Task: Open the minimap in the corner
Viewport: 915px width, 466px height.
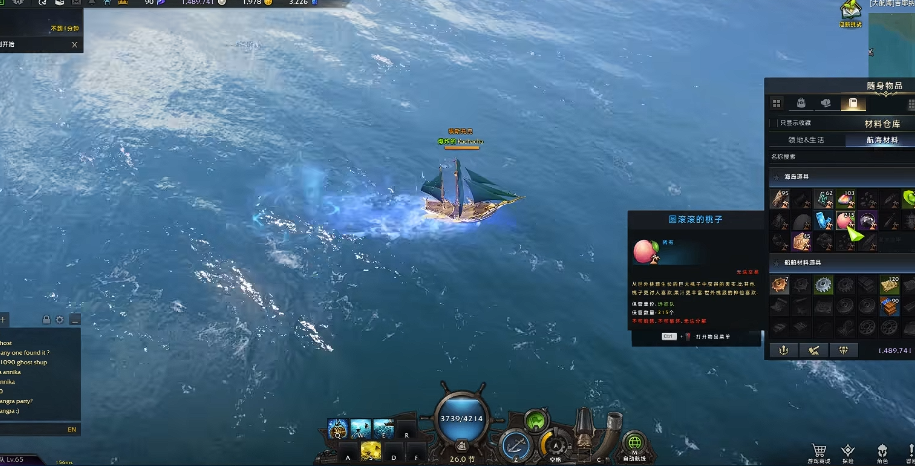Action: click(x=892, y=30)
